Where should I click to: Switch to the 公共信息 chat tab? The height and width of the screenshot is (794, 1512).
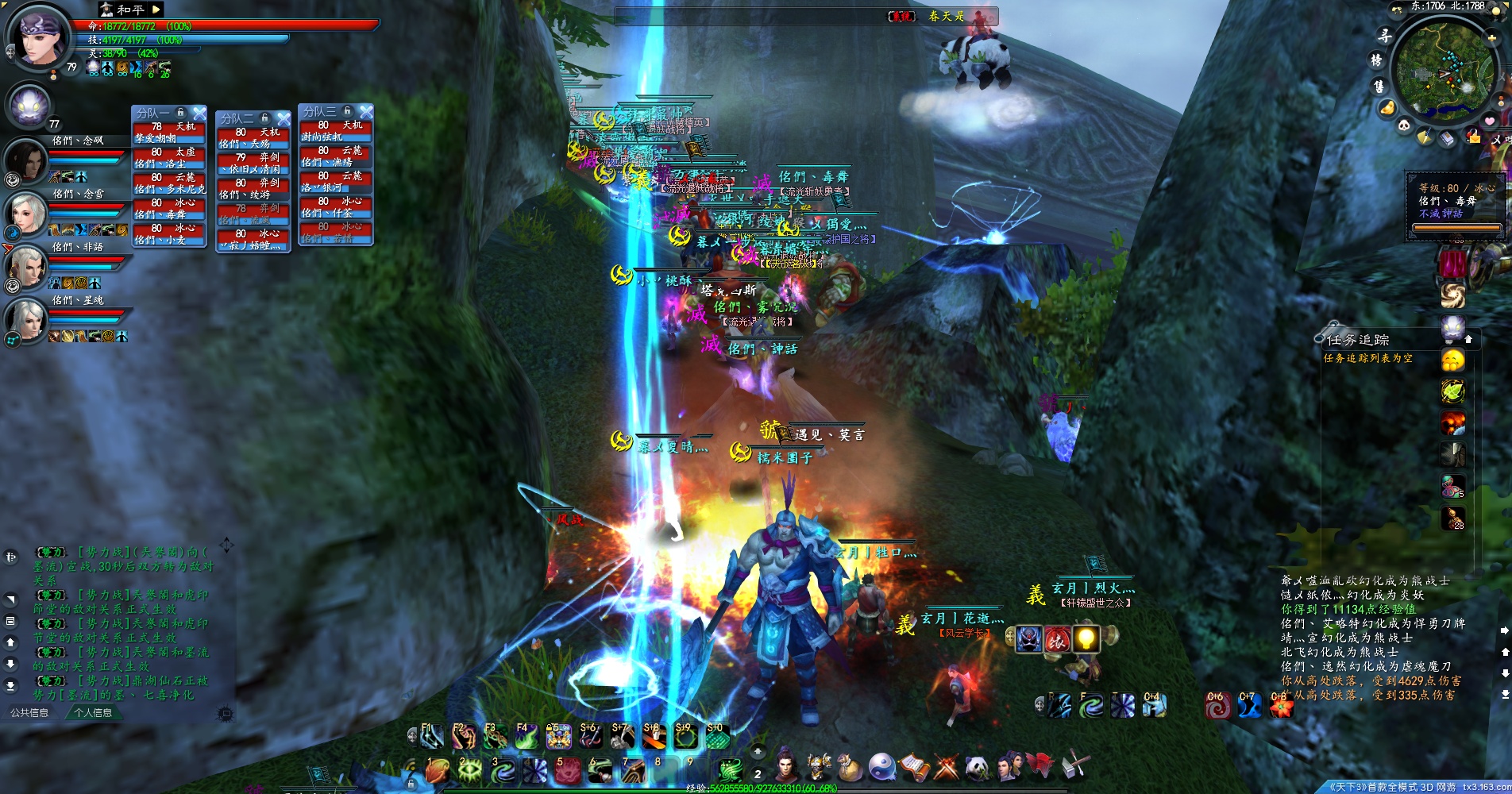click(29, 713)
